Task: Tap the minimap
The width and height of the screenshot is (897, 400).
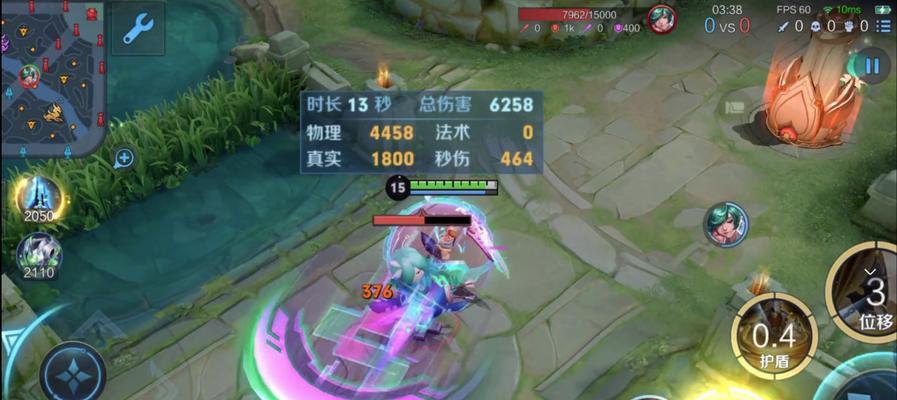Action: [52, 77]
